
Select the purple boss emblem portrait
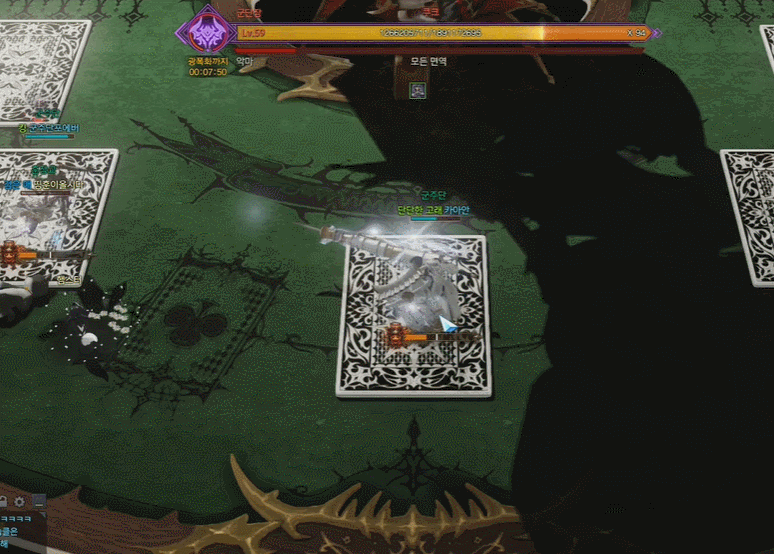[x=207, y=33]
